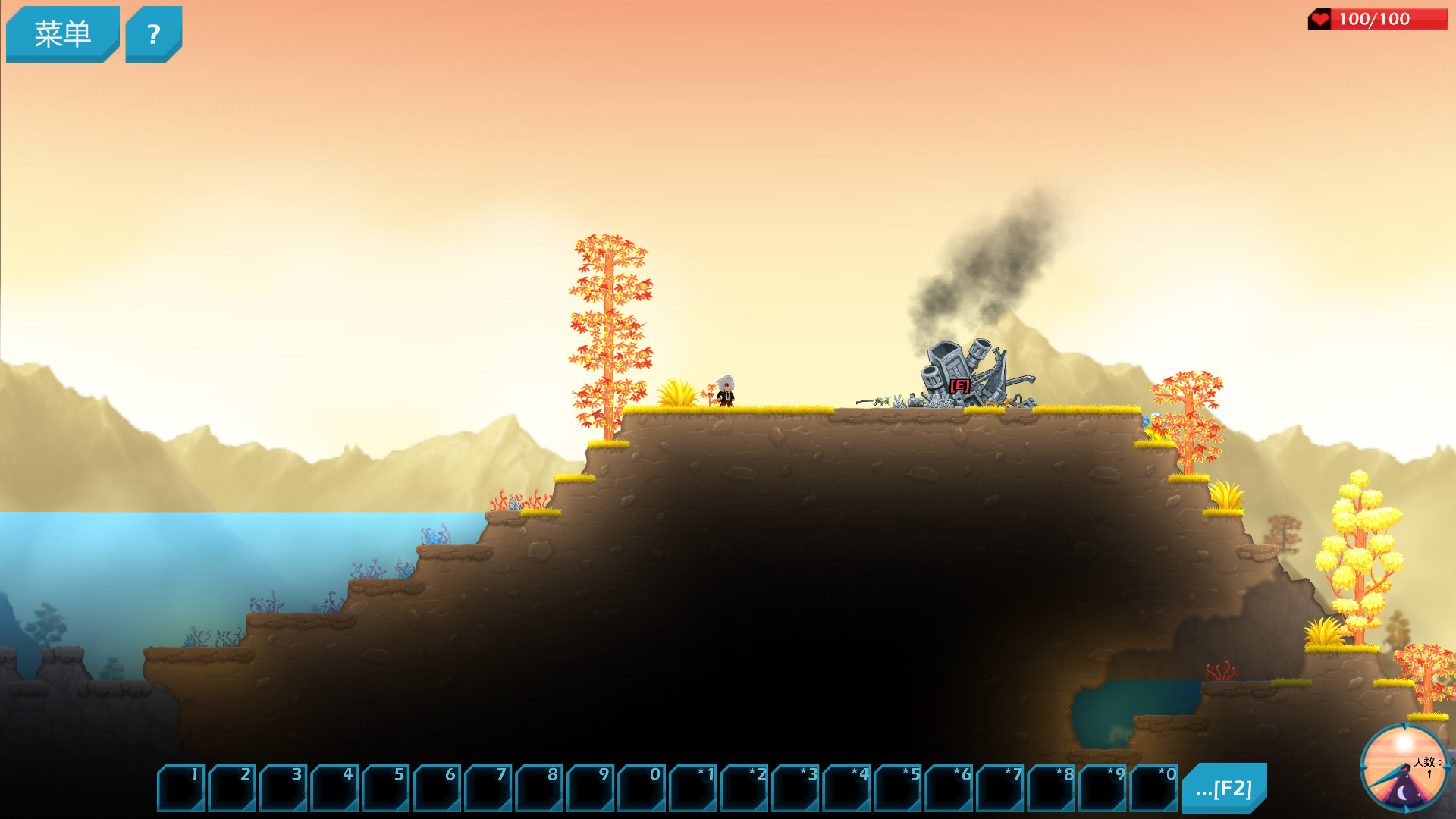
Task: Select hotbar slot labeled *1
Action: pos(692,788)
